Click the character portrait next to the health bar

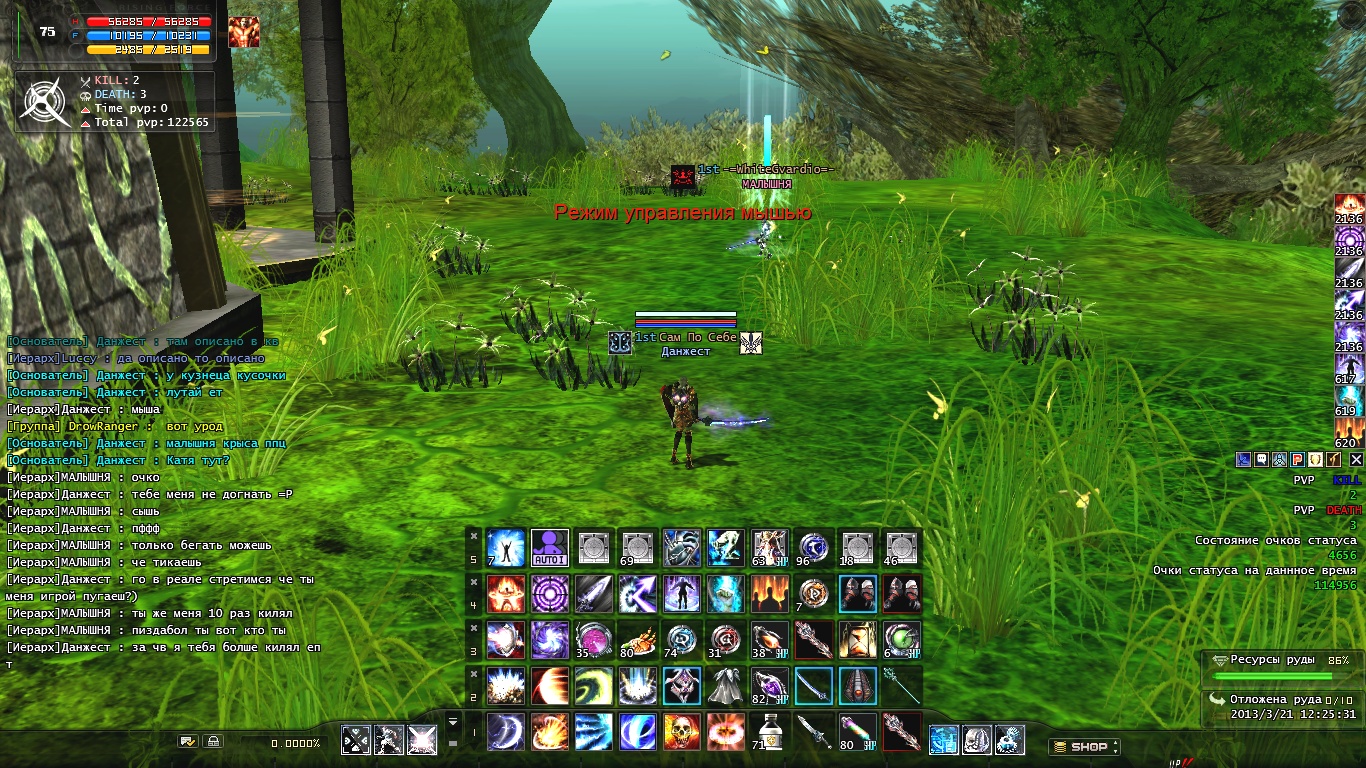click(243, 32)
